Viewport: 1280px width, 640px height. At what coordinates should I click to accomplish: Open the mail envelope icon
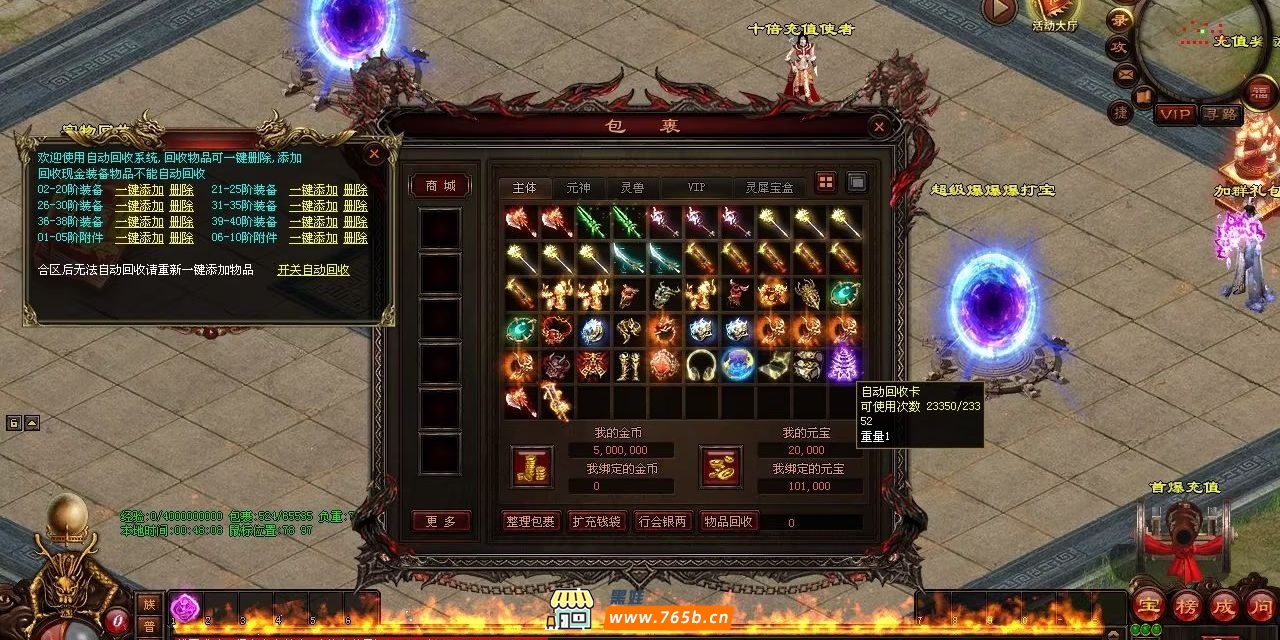(1126, 74)
